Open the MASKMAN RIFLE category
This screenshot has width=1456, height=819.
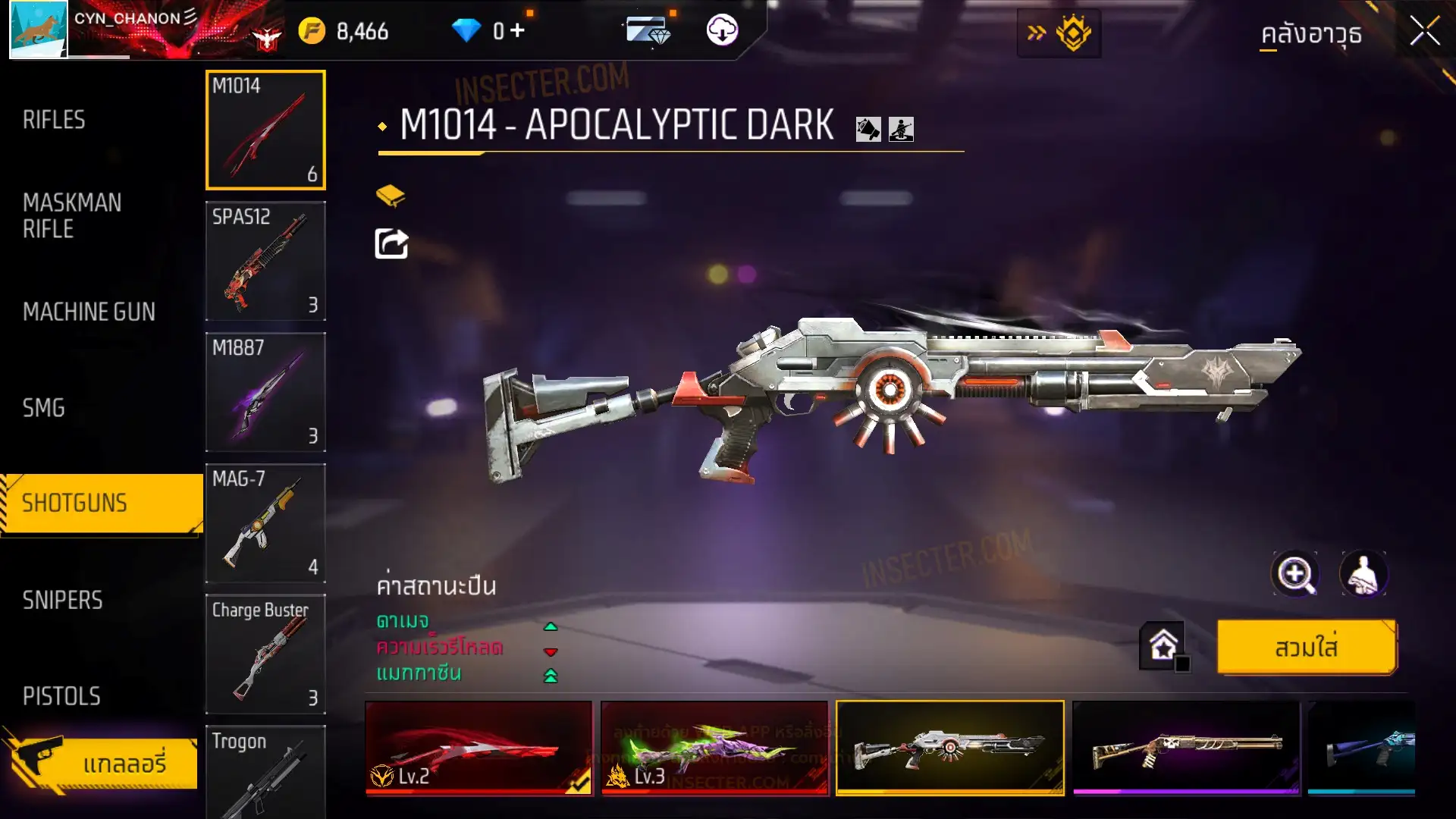(x=72, y=215)
